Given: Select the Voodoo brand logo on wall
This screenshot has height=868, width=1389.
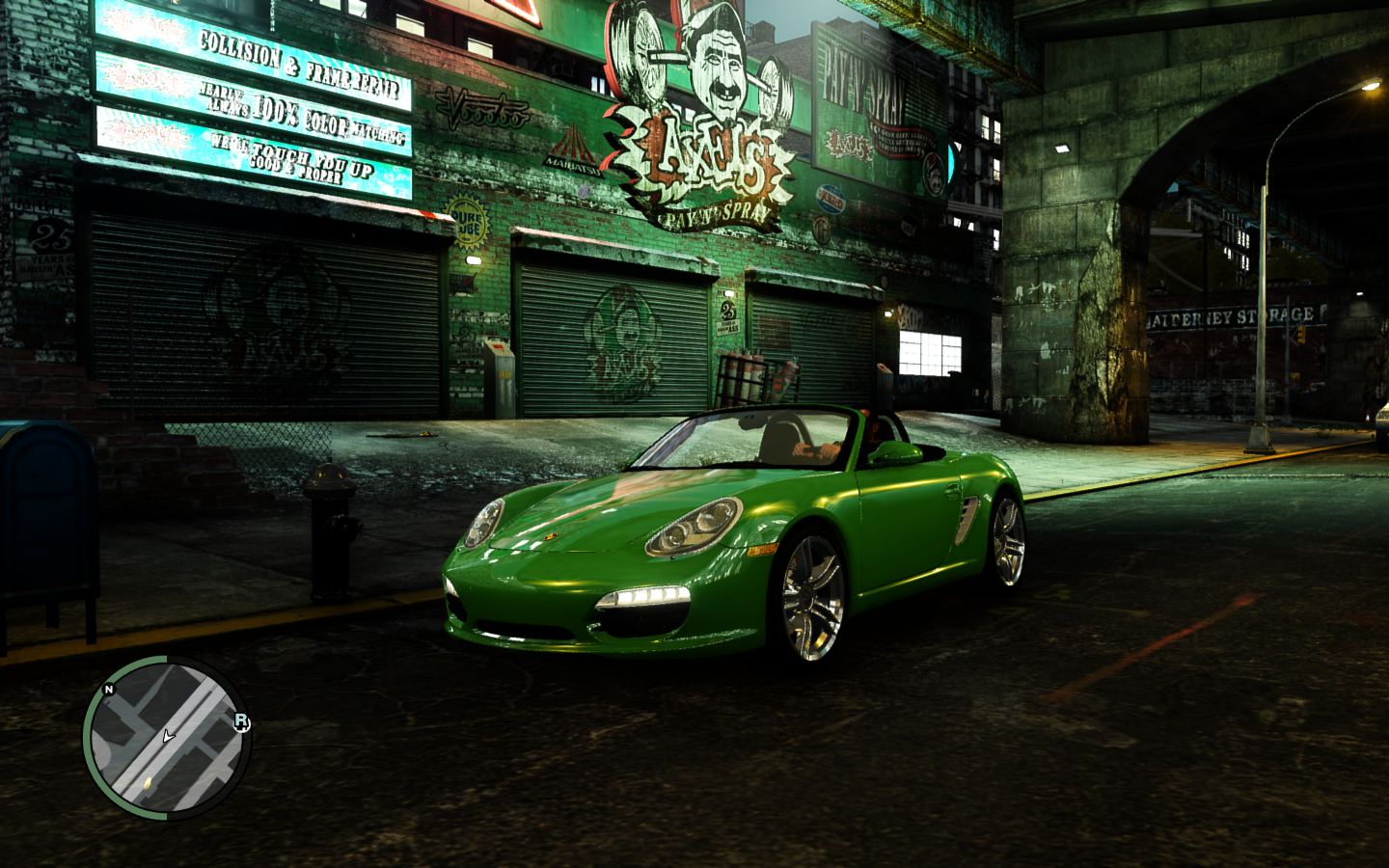Looking at the screenshot, I should click(x=482, y=108).
